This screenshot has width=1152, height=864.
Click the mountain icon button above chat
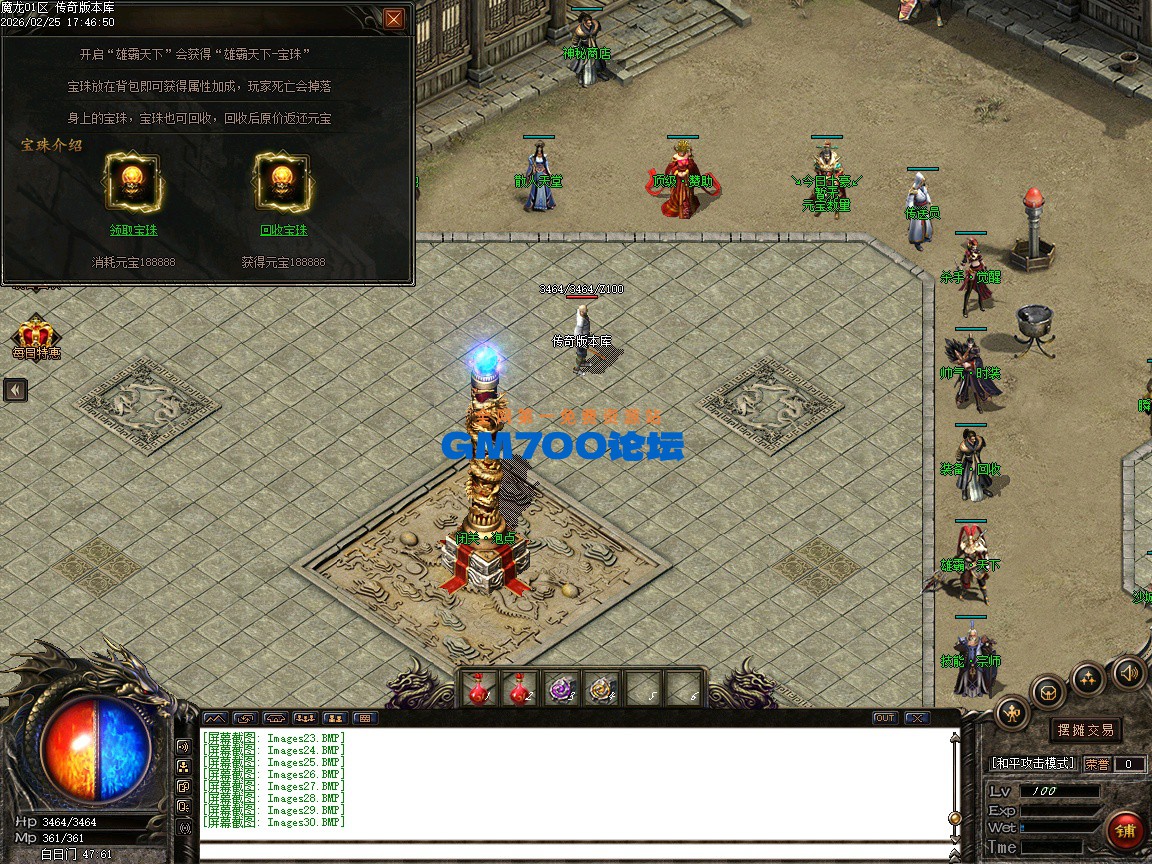point(216,718)
